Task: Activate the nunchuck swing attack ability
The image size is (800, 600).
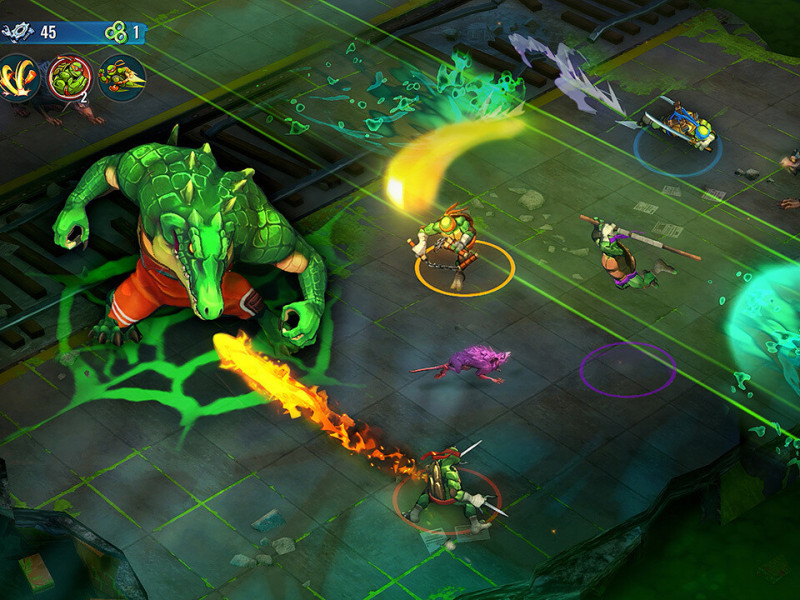Action: click(x=18, y=78)
